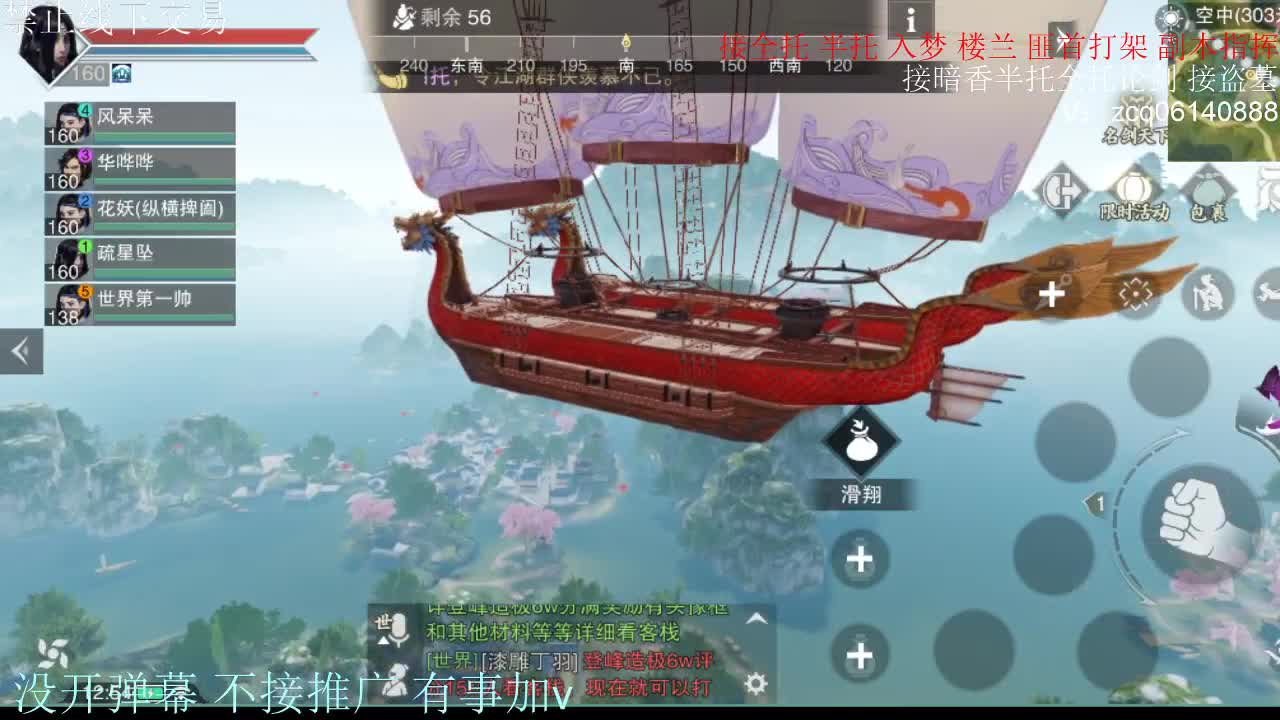Screen dimensions: 1280x720
Task: Collapse the team panel using the left arrow
Action: [20, 352]
